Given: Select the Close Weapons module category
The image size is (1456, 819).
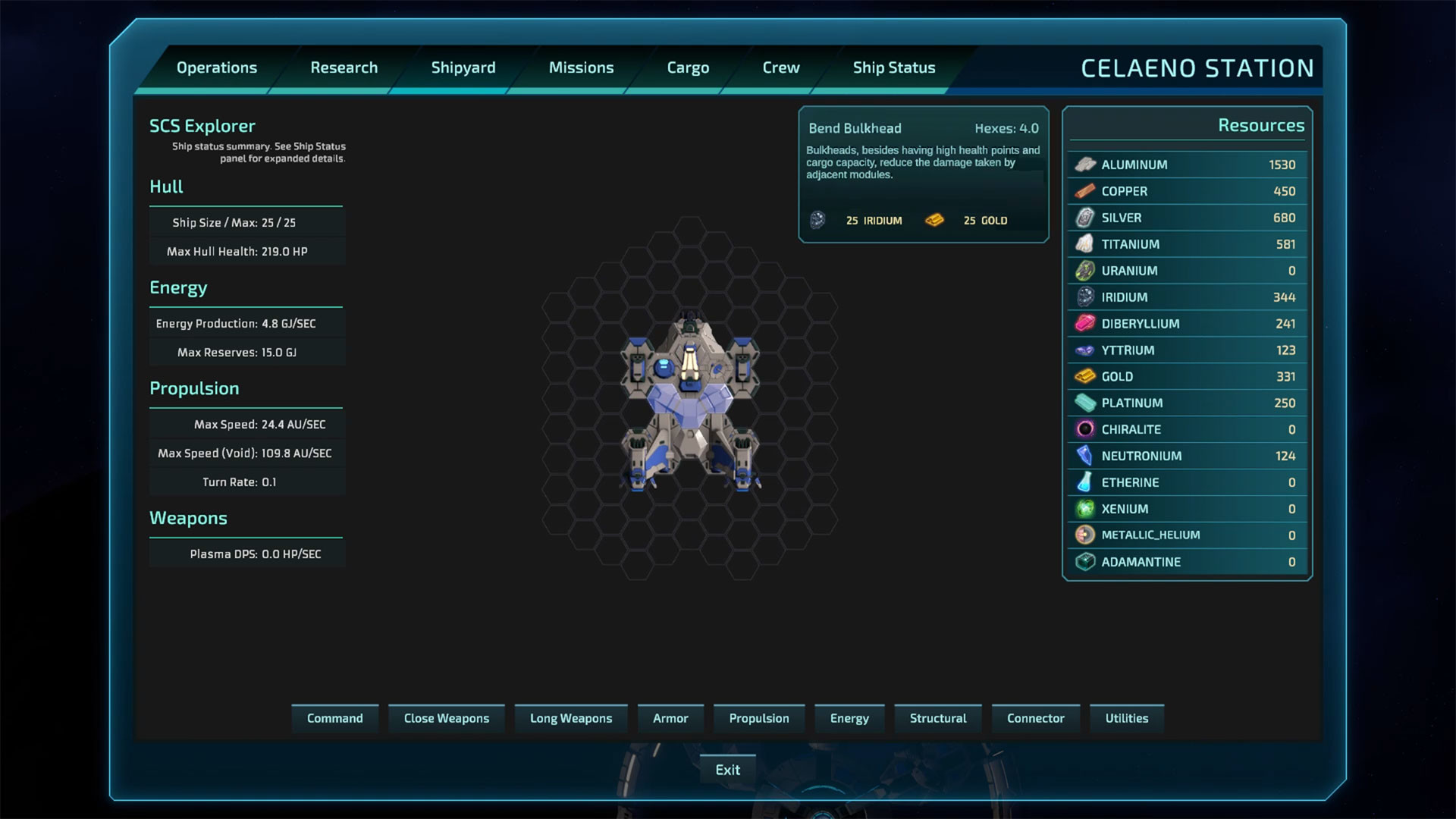Looking at the screenshot, I should pyautogui.click(x=447, y=718).
